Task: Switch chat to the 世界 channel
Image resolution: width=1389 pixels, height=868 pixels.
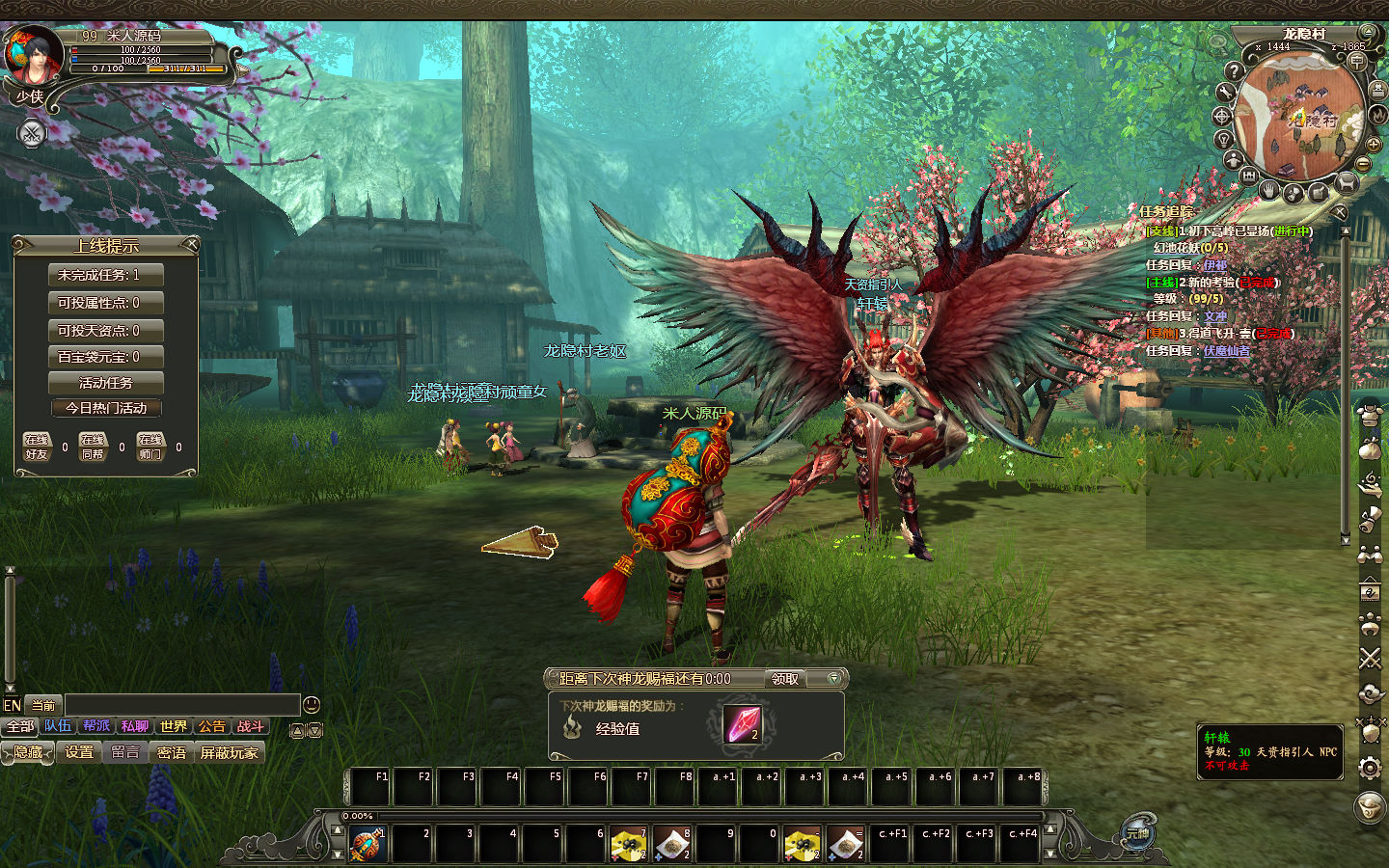Action: [x=174, y=726]
